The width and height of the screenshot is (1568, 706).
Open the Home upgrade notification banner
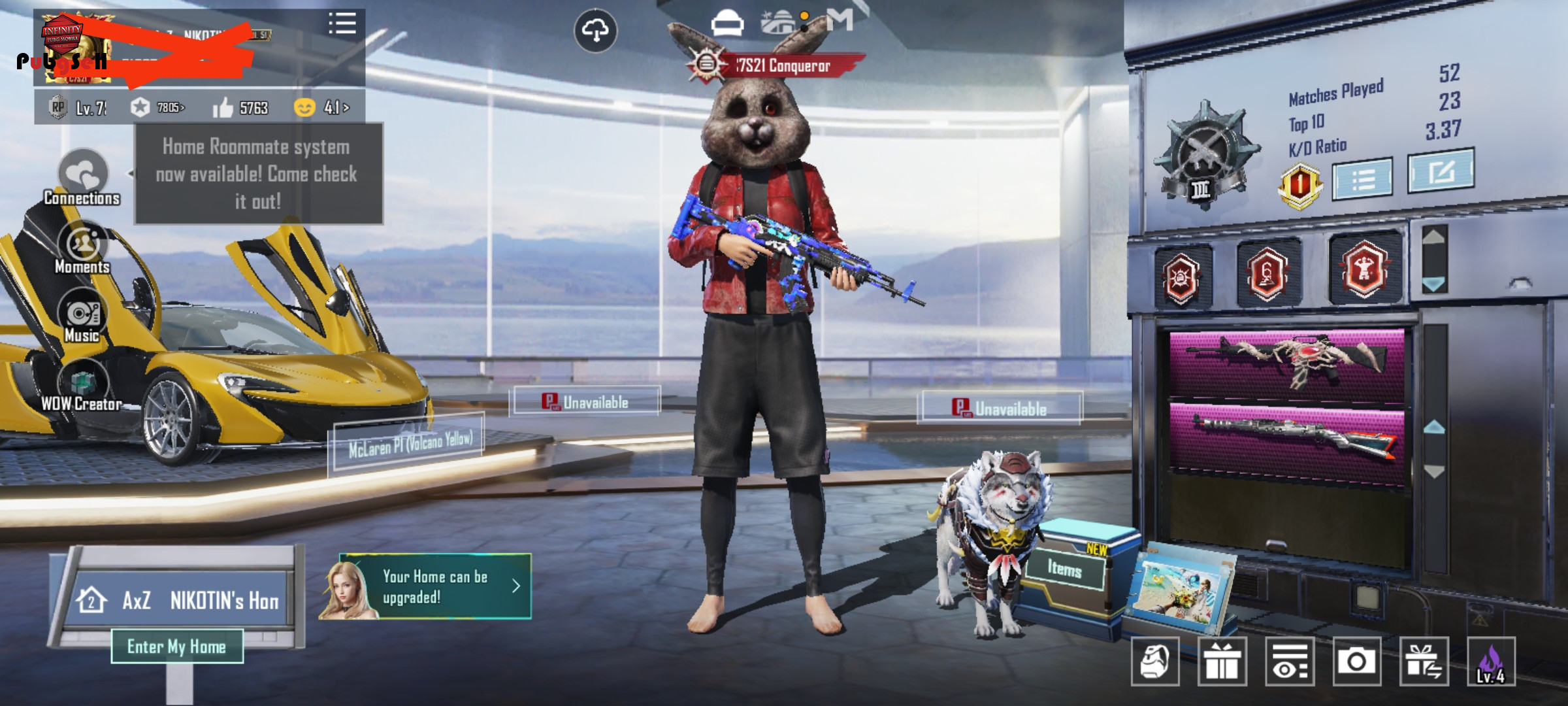[434, 586]
